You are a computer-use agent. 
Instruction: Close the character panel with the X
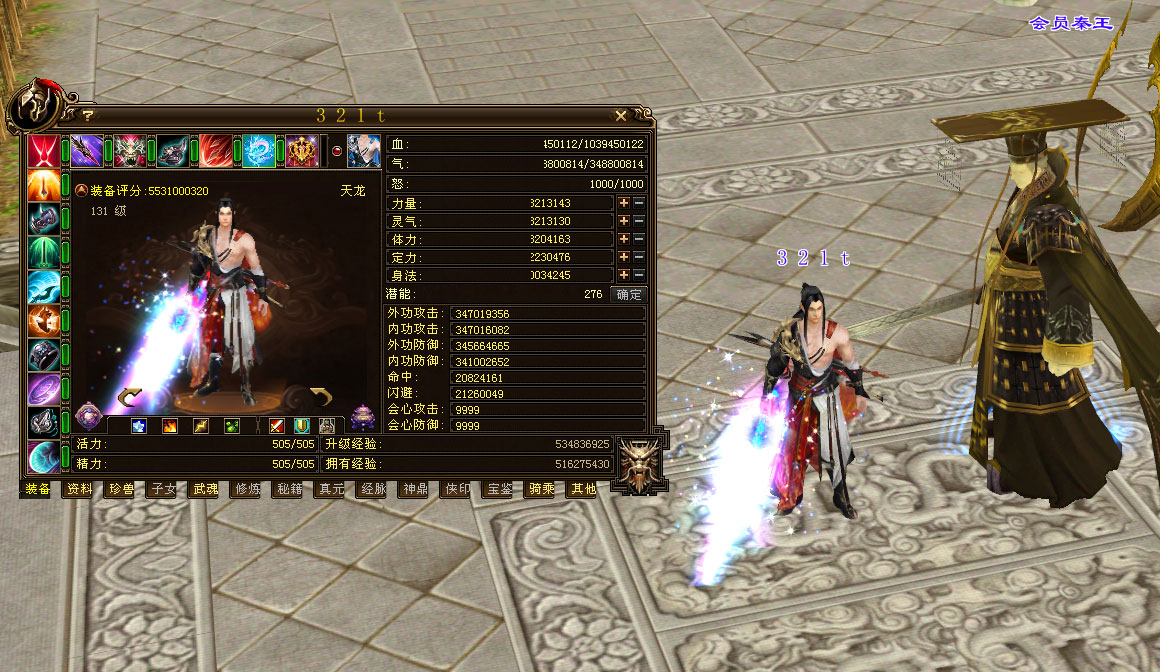coord(621,116)
